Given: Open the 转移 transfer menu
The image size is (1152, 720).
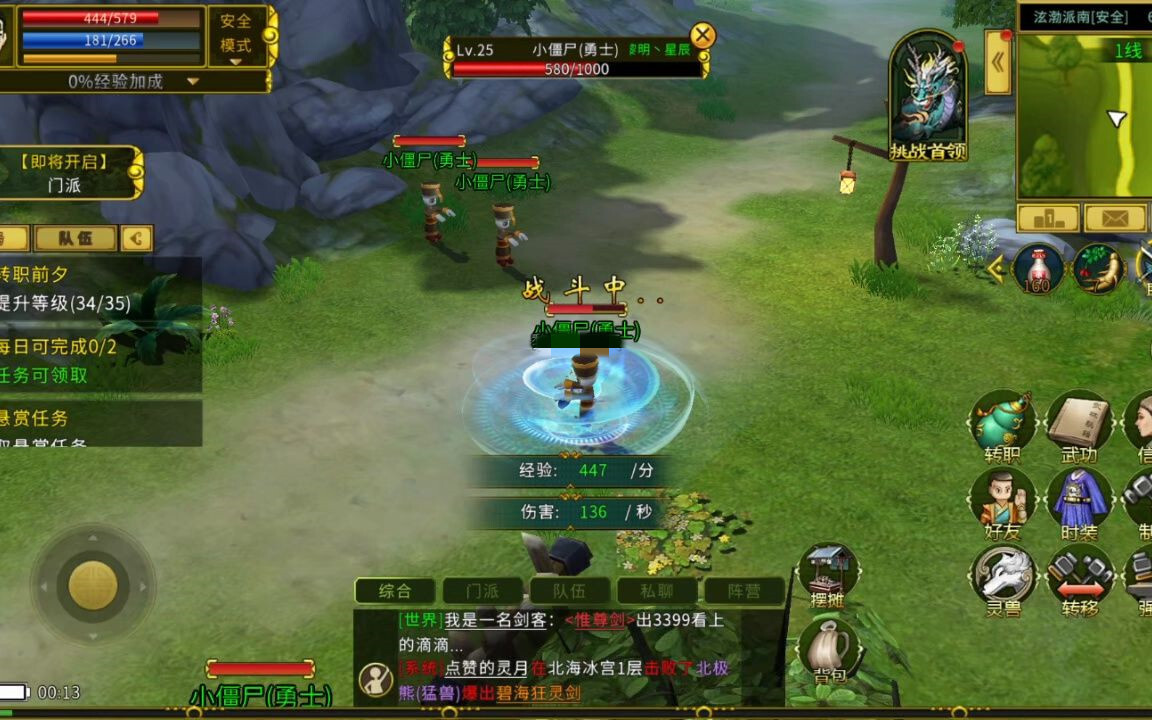Looking at the screenshot, I should coord(1080,580).
